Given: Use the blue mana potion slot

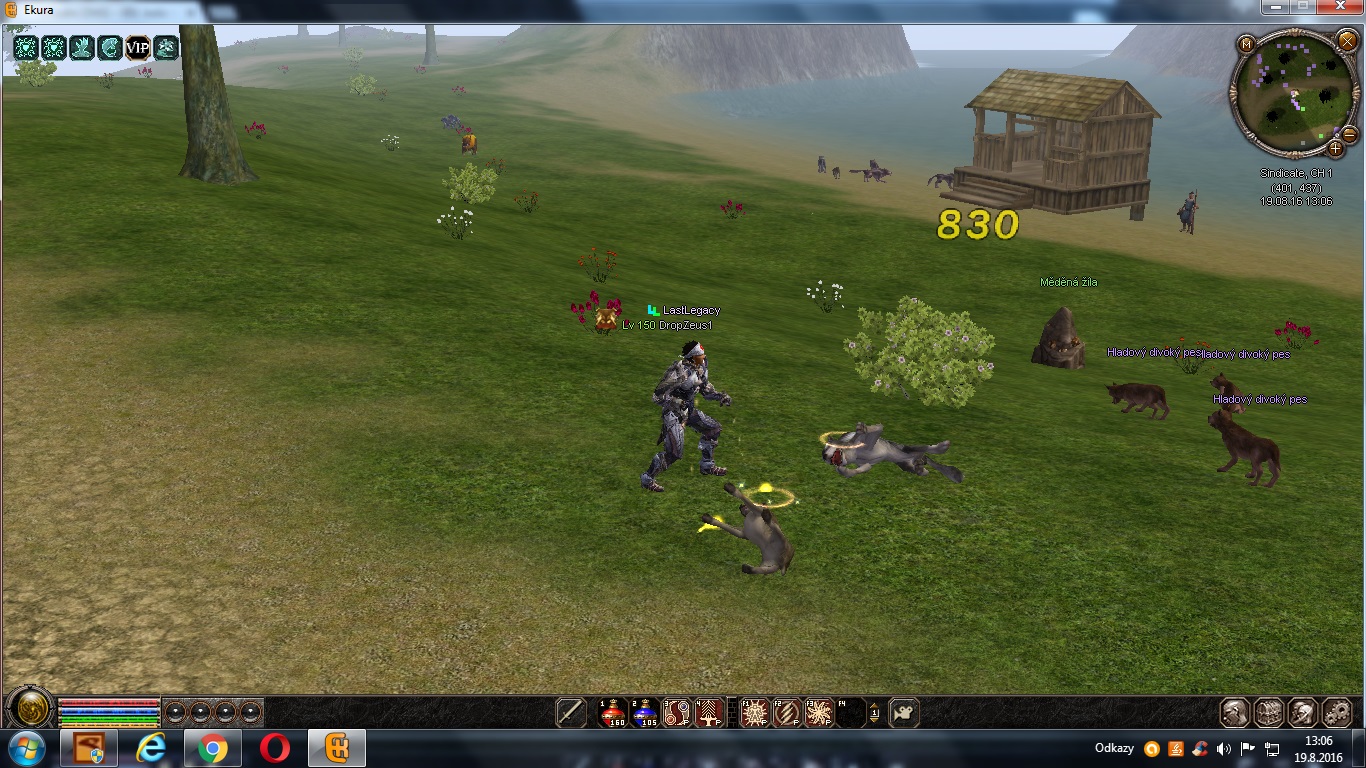Looking at the screenshot, I should pyautogui.click(x=645, y=712).
